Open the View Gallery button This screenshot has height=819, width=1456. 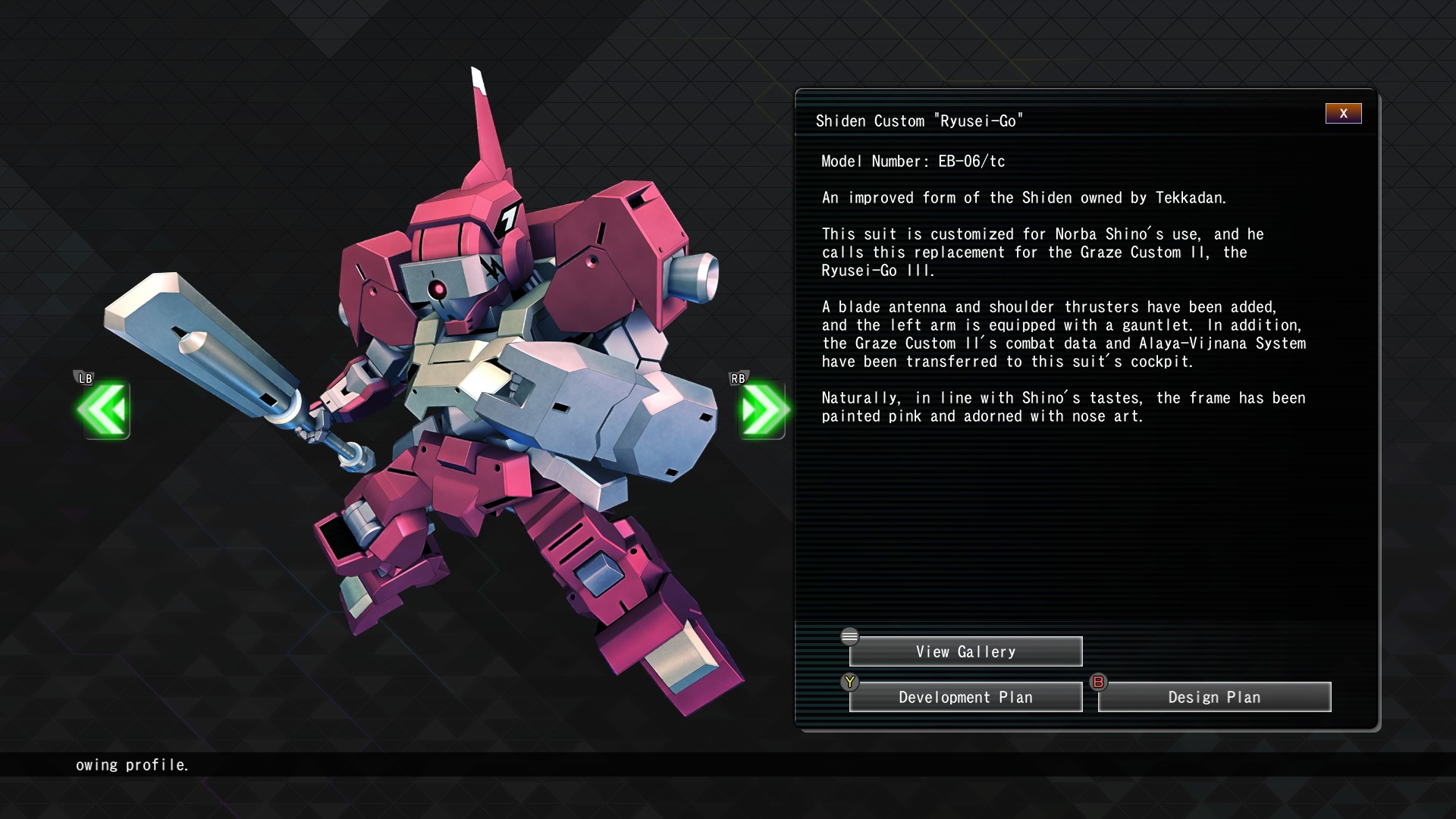(x=965, y=651)
